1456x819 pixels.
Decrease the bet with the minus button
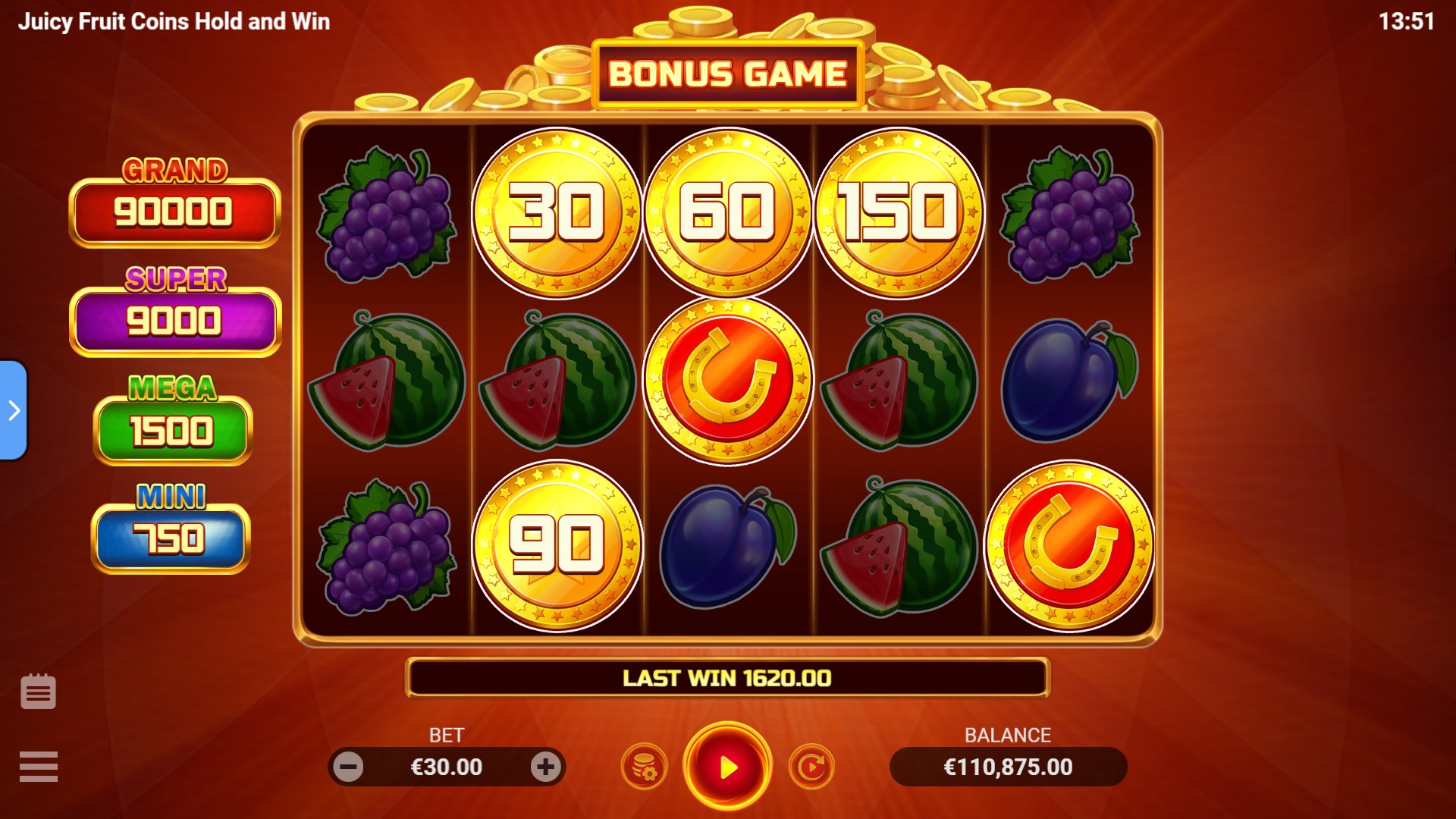349,767
